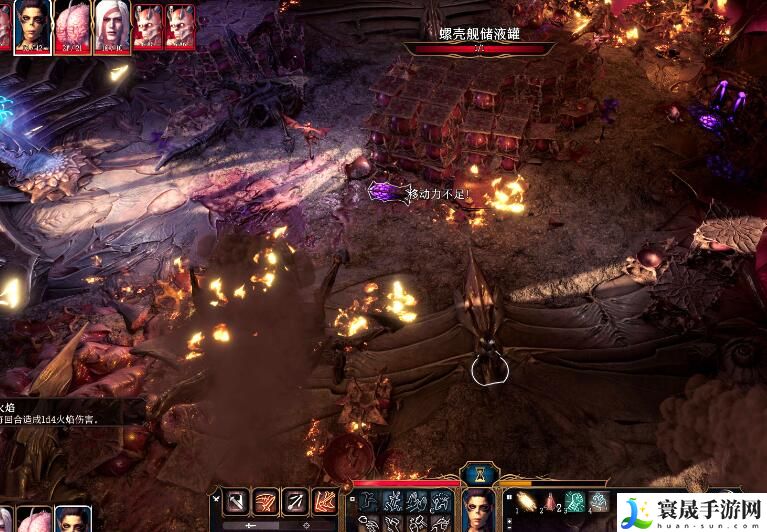Select the dark-haired character in the turn order
Screen dimensions: 767x532
coord(34,24)
